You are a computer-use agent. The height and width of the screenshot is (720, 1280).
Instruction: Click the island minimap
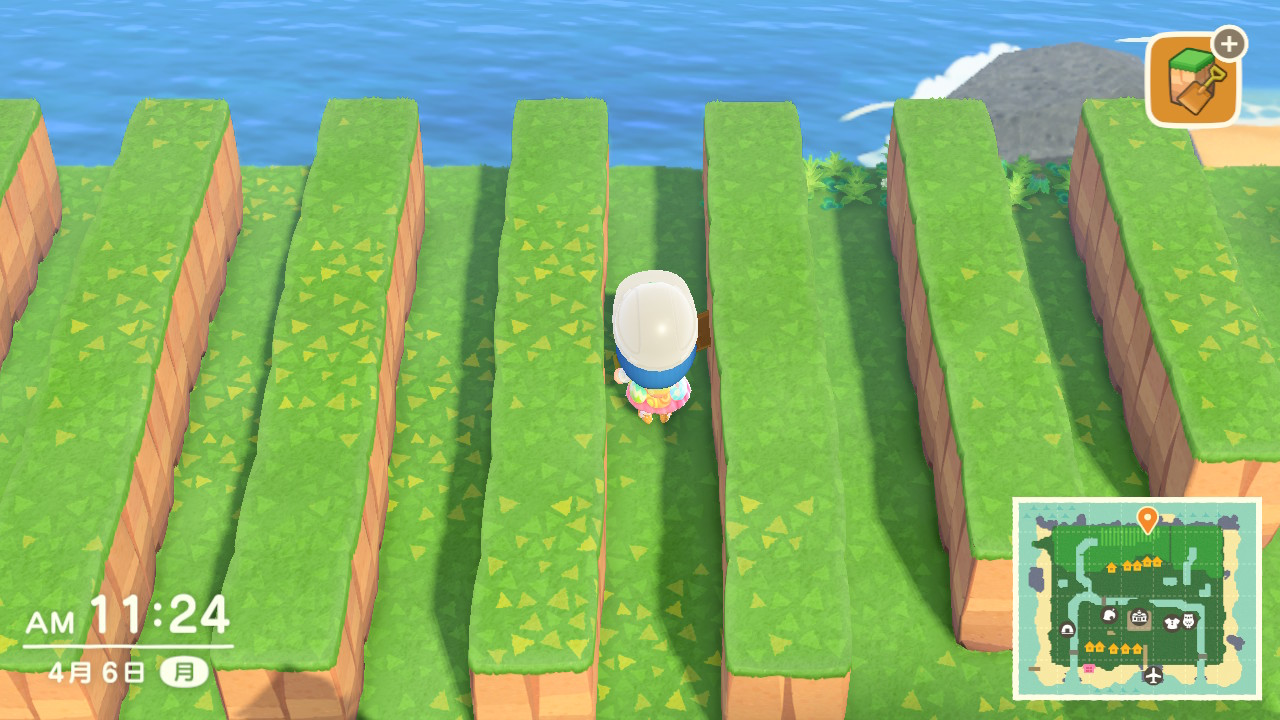coord(1136,598)
